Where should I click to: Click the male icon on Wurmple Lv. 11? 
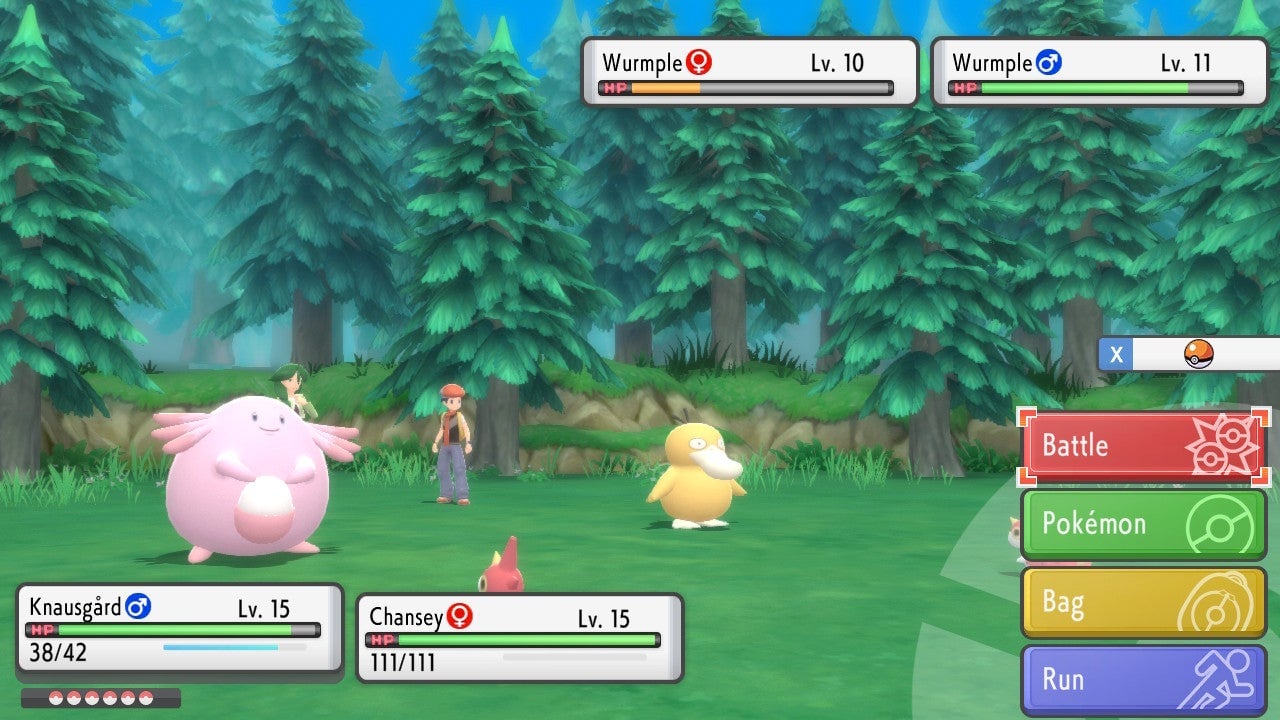(1049, 62)
